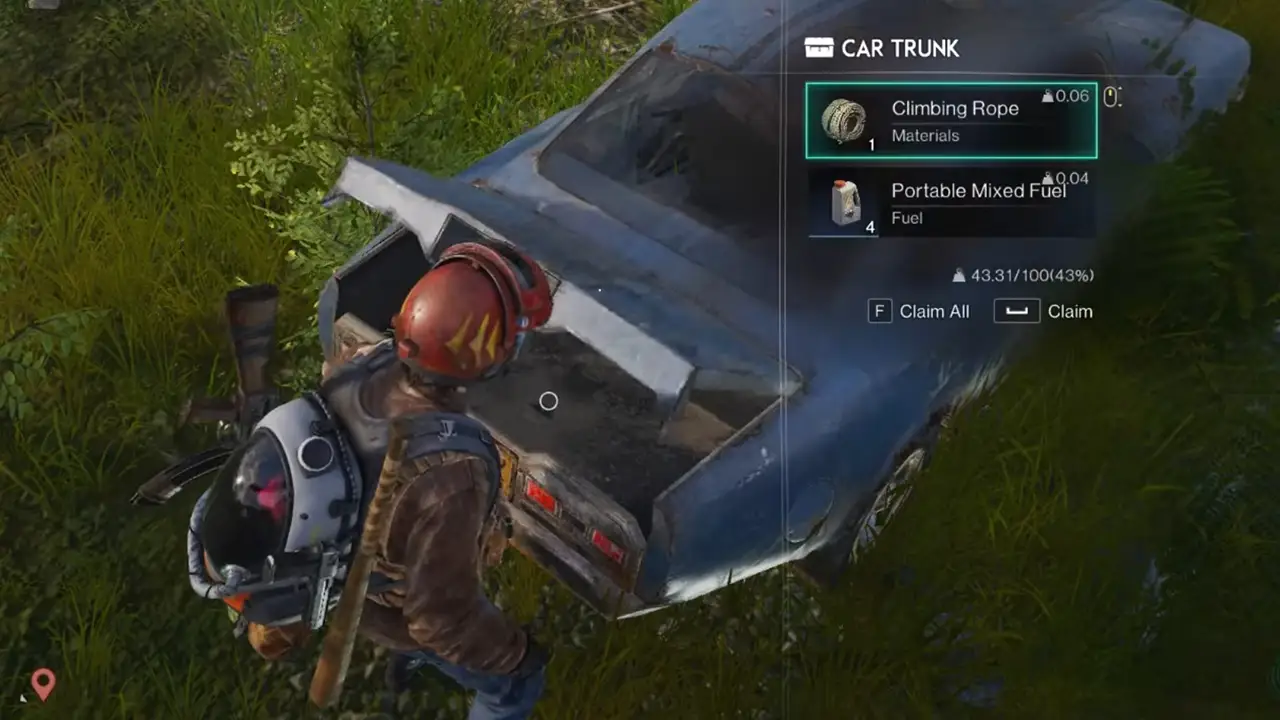Claim the selected trunk item
This screenshot has height=720, width=1280.
click(1044, 311)
